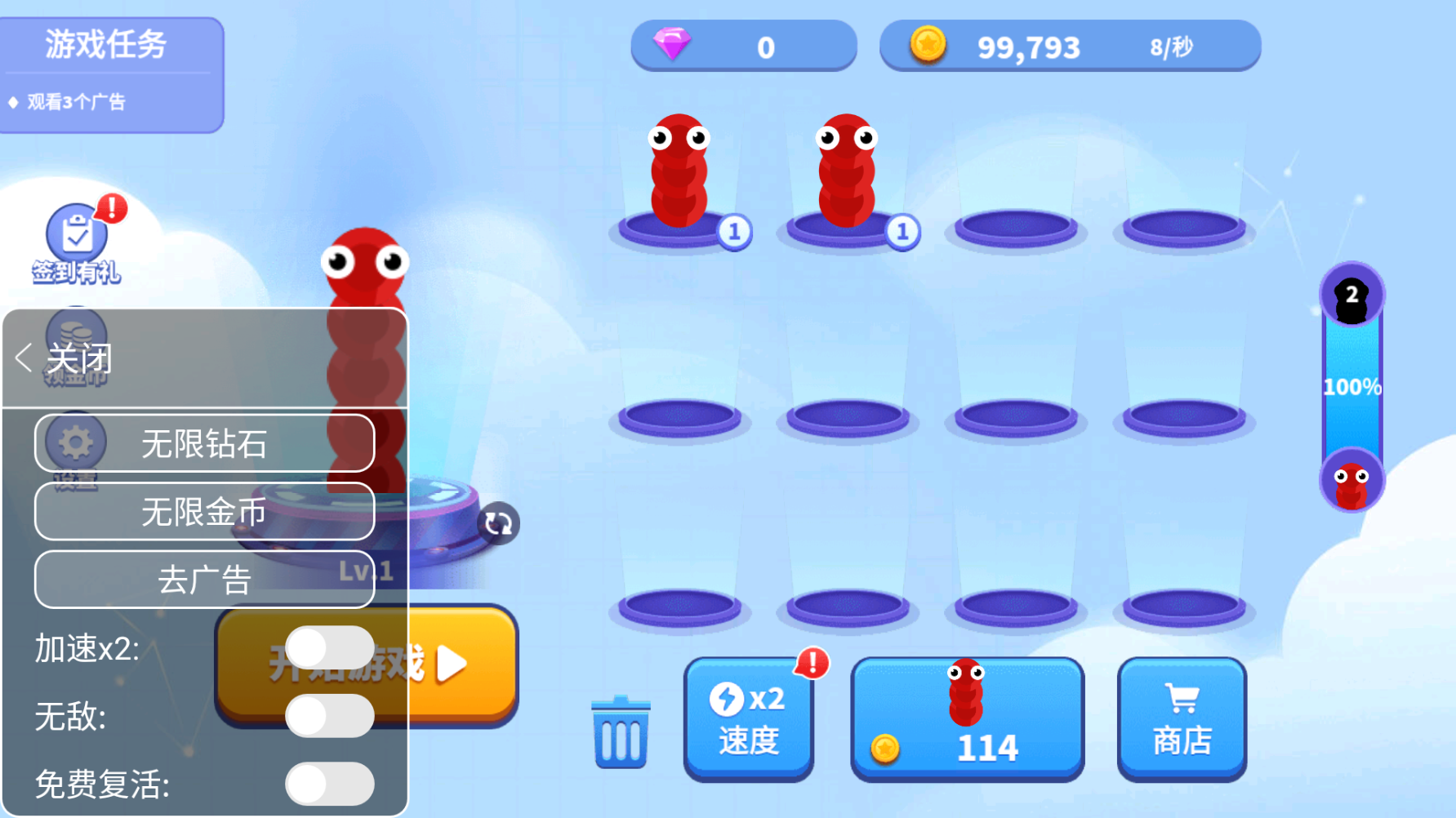Open the gem balance bar

click(x=743, y=47)
